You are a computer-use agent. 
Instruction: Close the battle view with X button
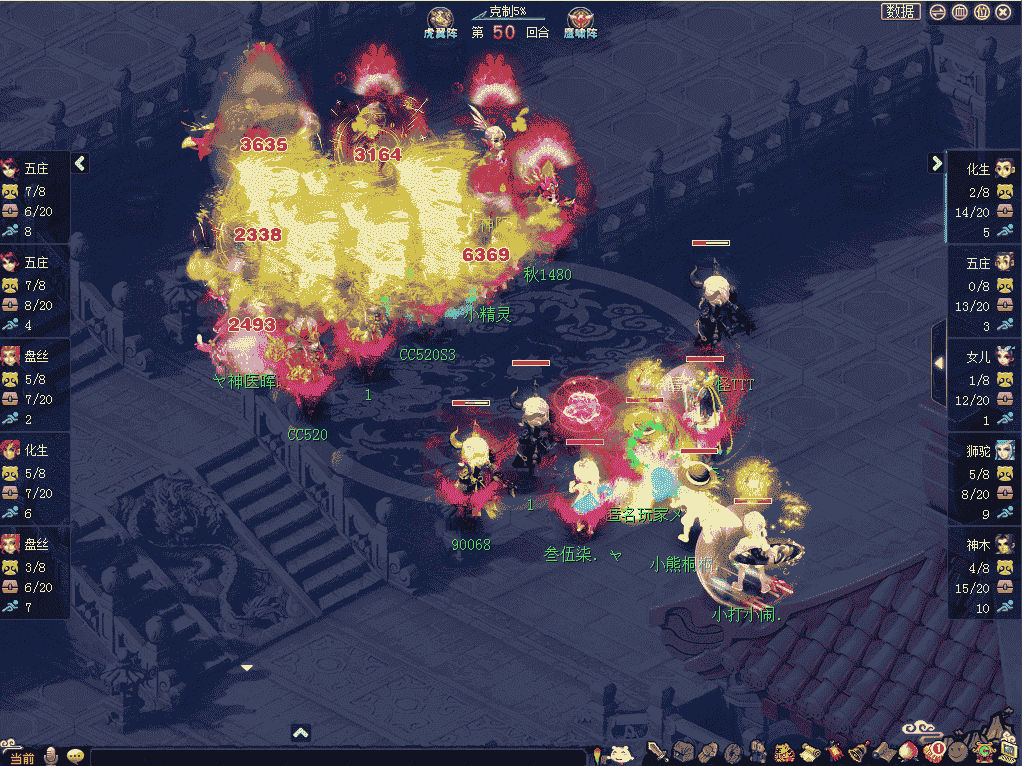(1004, 12)
